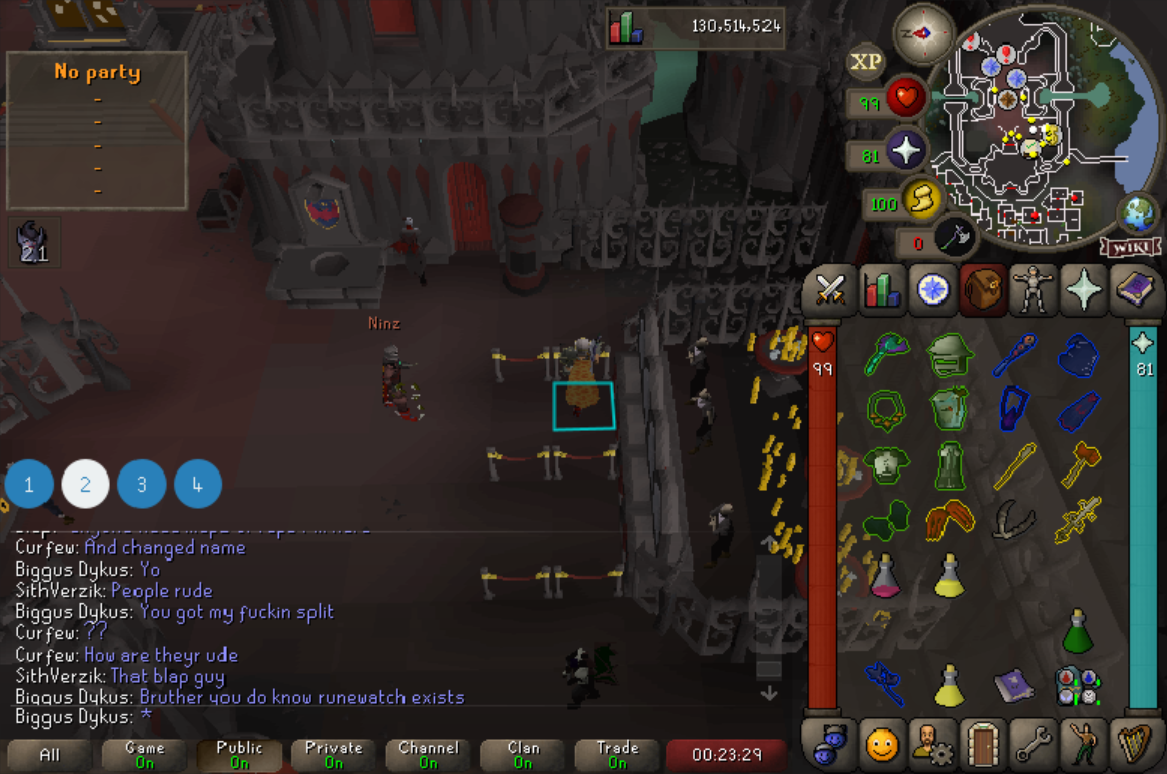Activate Quick Prayers orb
This screenshot has height=774, width=1167.
(x=905, y=152)
